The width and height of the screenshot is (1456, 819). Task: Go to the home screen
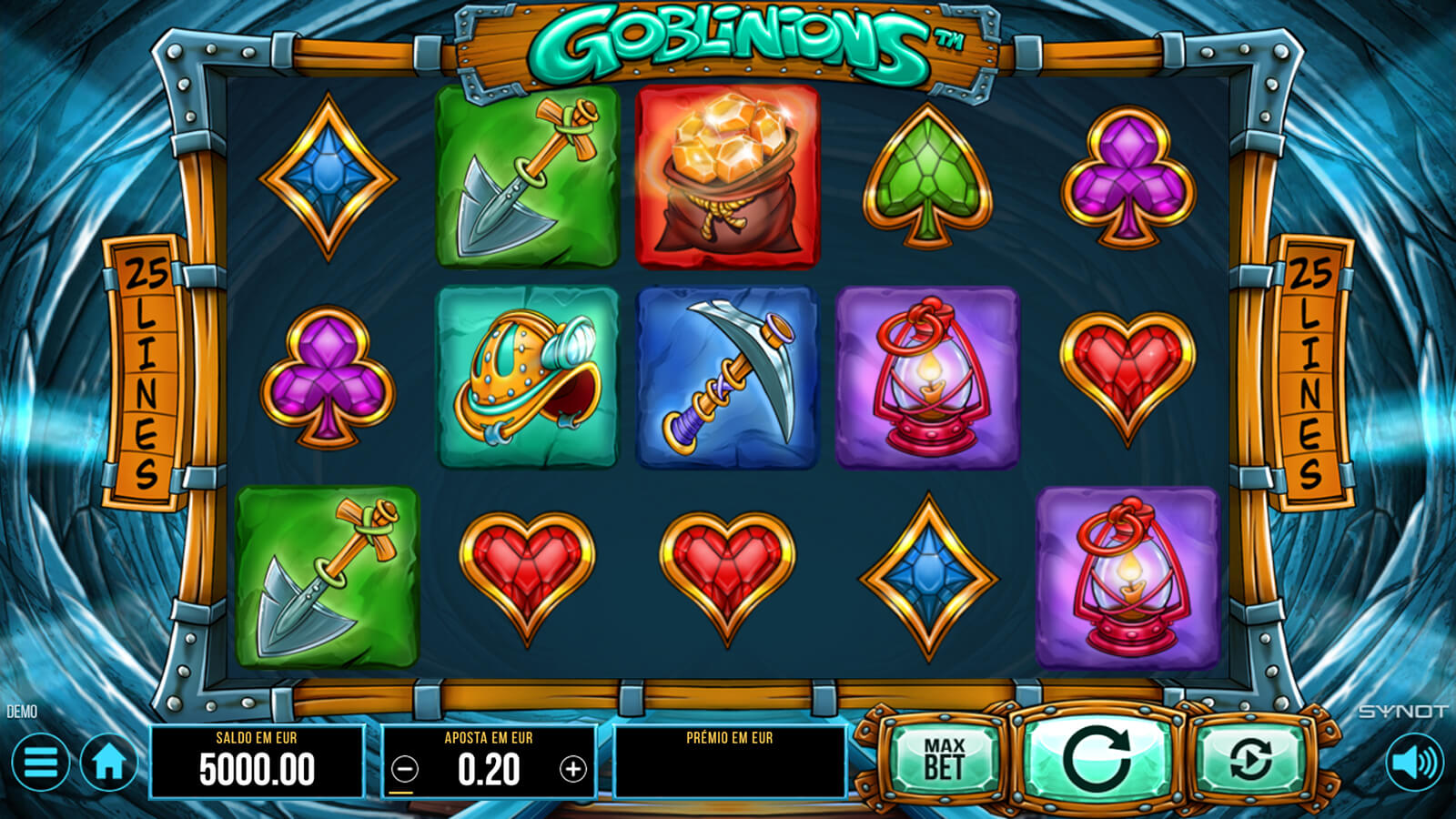(109, 763)
